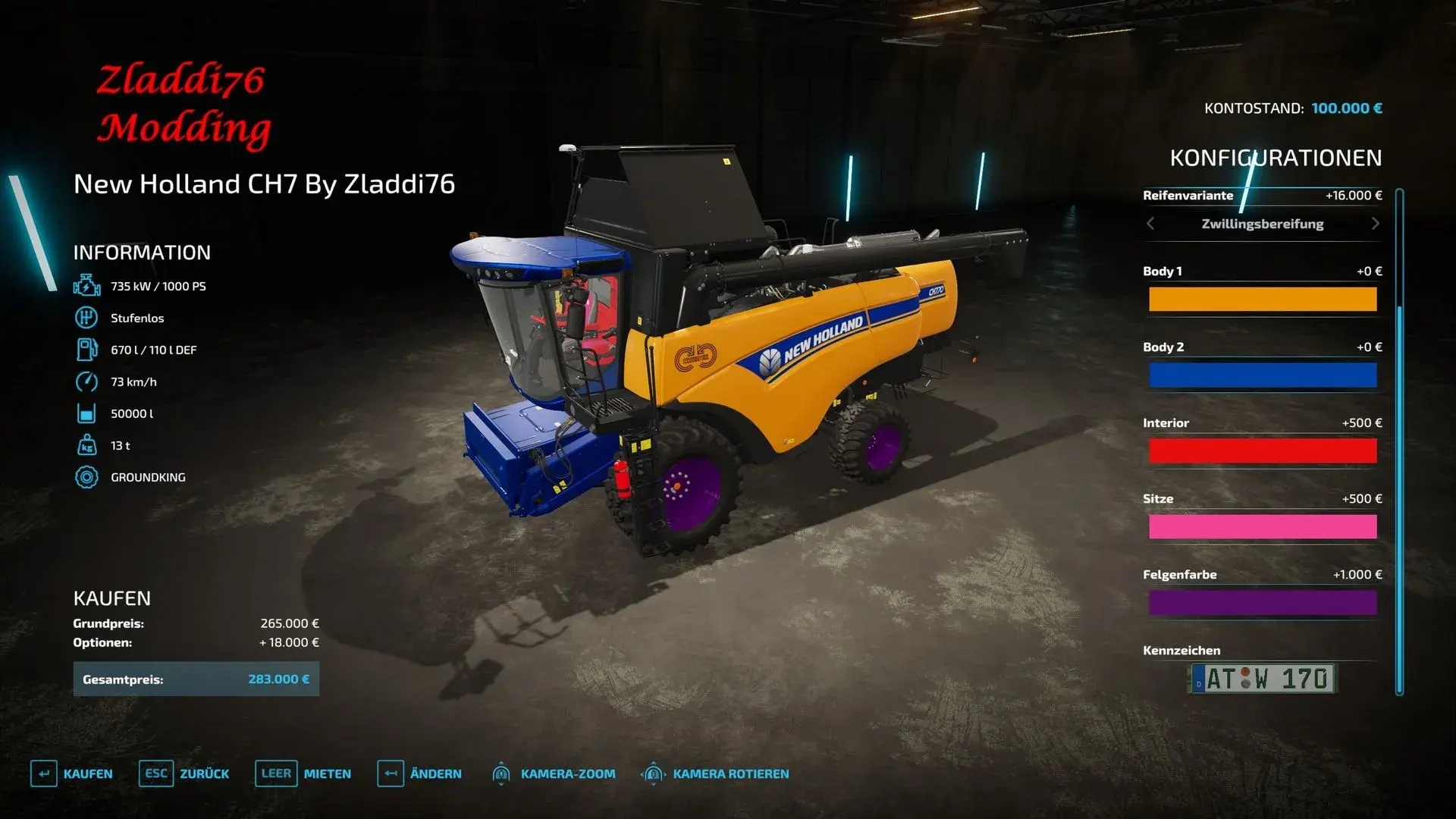
Task: Click the fuel pump icon next to 670 l
Action: (x=87, y=350)
